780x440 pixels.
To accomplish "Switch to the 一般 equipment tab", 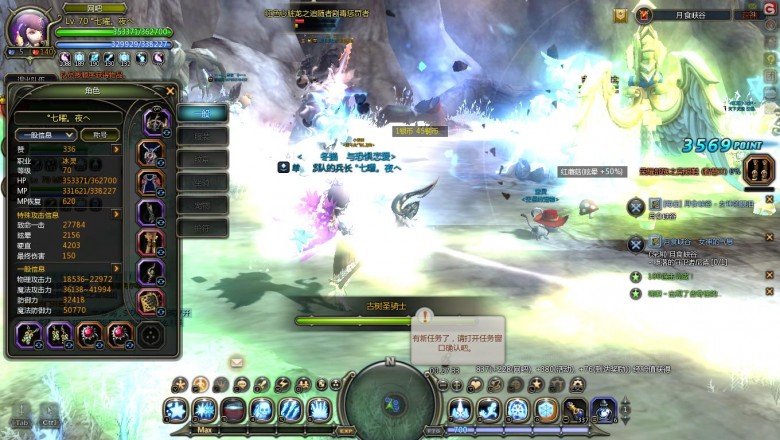I will (x=202, y=113).
